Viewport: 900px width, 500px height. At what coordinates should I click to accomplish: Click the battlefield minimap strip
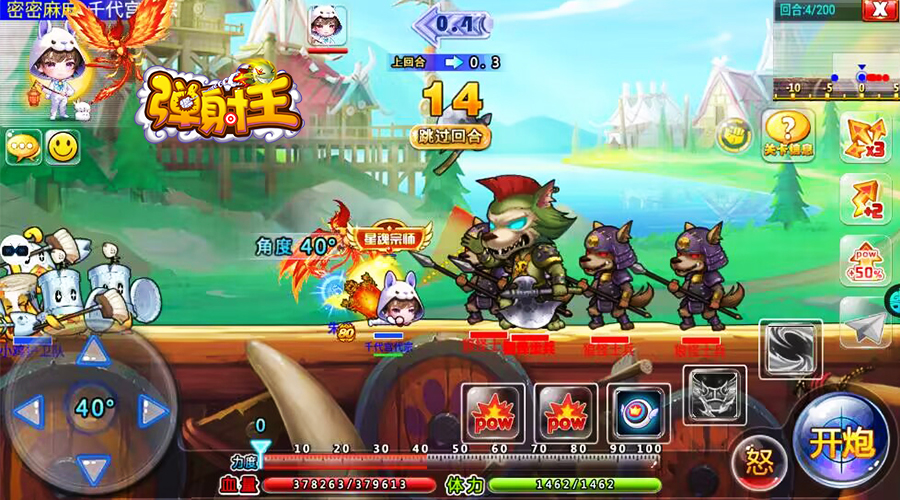[833, 78]
